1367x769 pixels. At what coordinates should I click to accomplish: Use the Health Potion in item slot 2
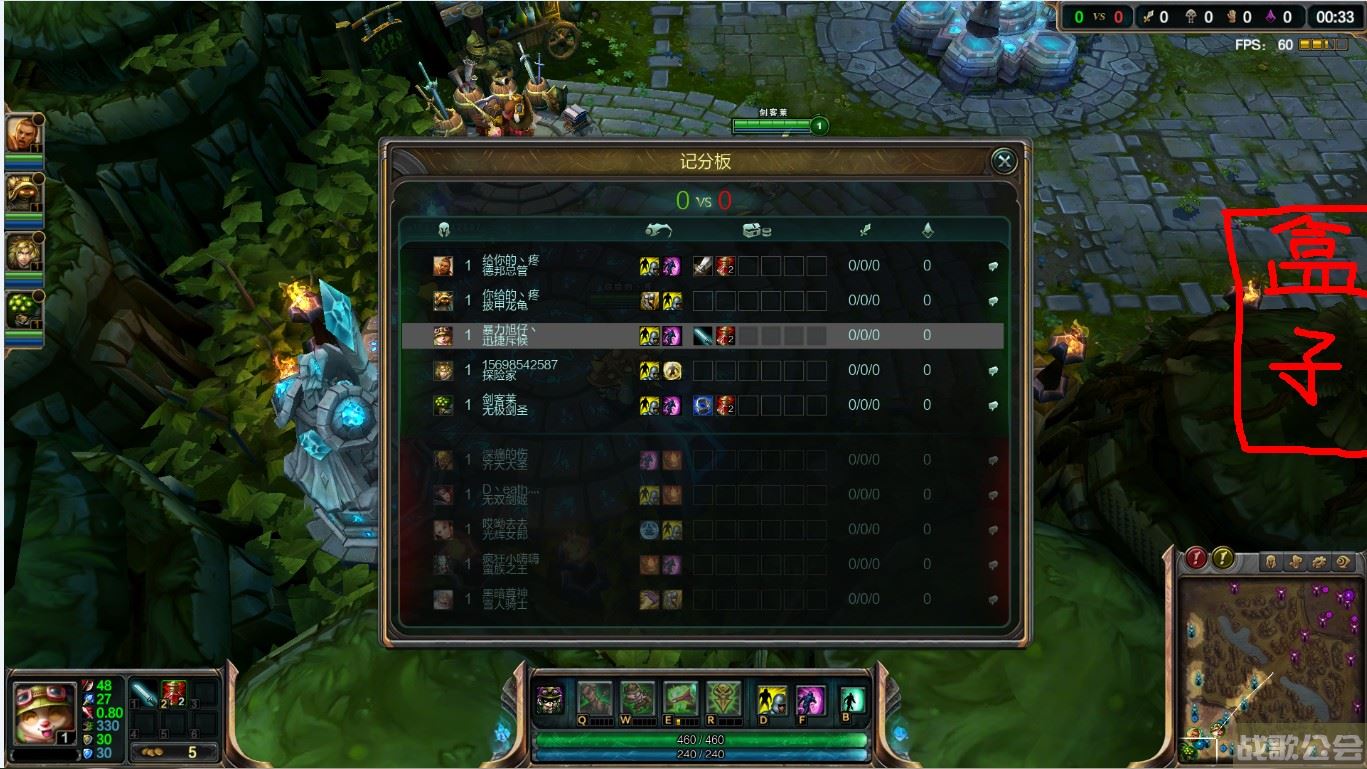tap(172, 692)
